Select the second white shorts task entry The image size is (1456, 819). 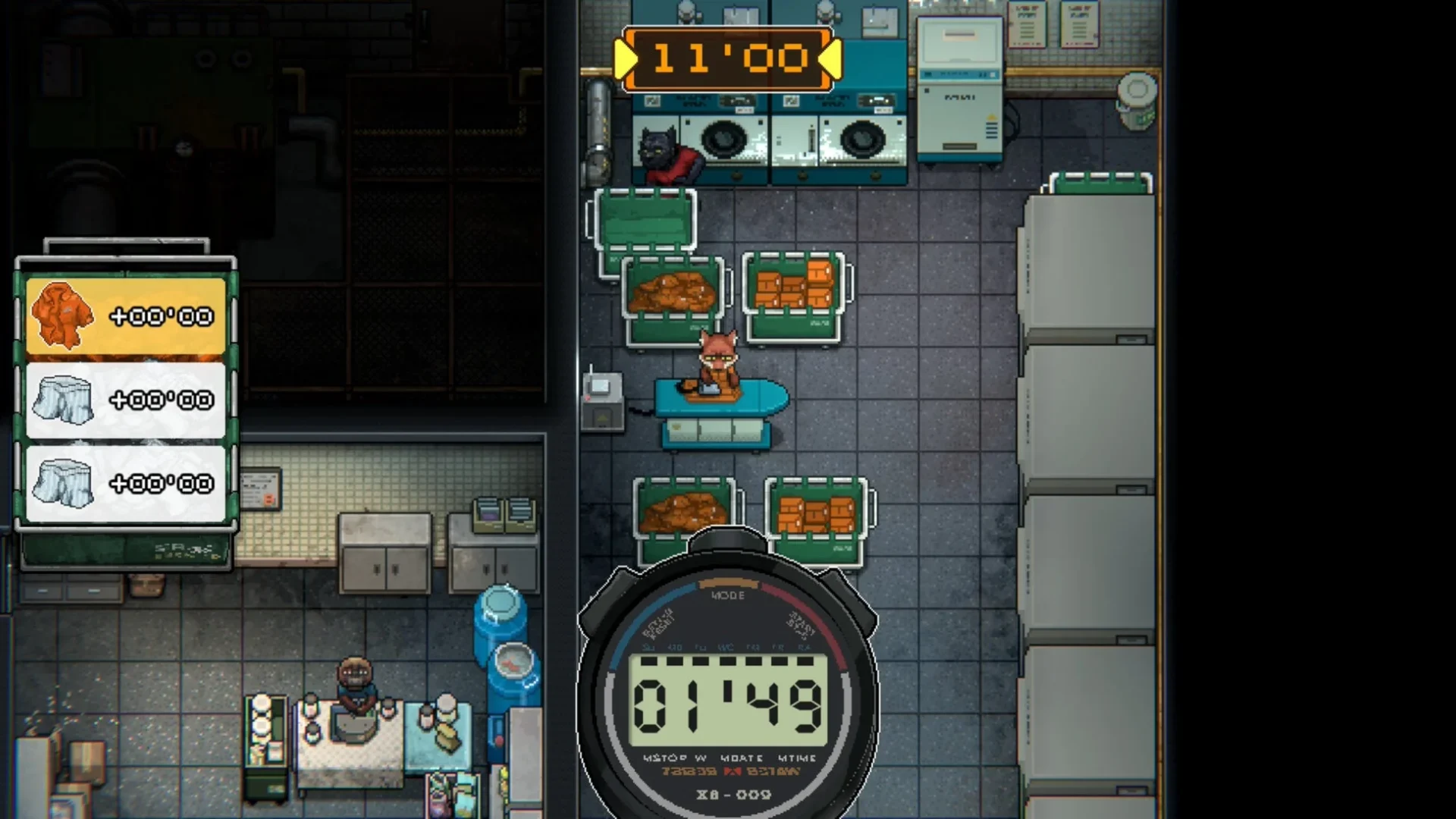[x=125, y=482]
